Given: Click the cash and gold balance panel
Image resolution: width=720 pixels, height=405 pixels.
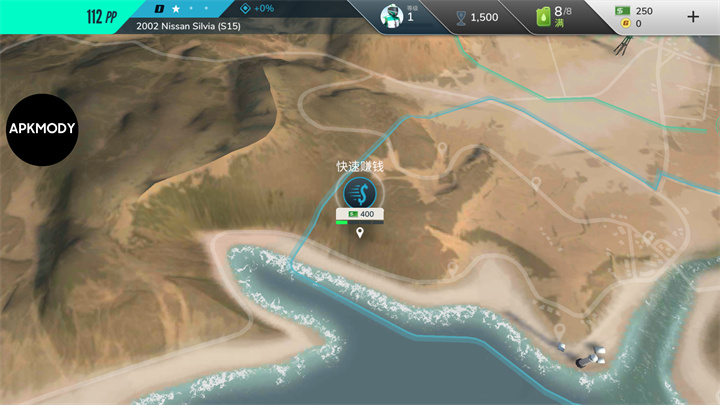Looking at the screenshot, I should click(x=636, y=17).
